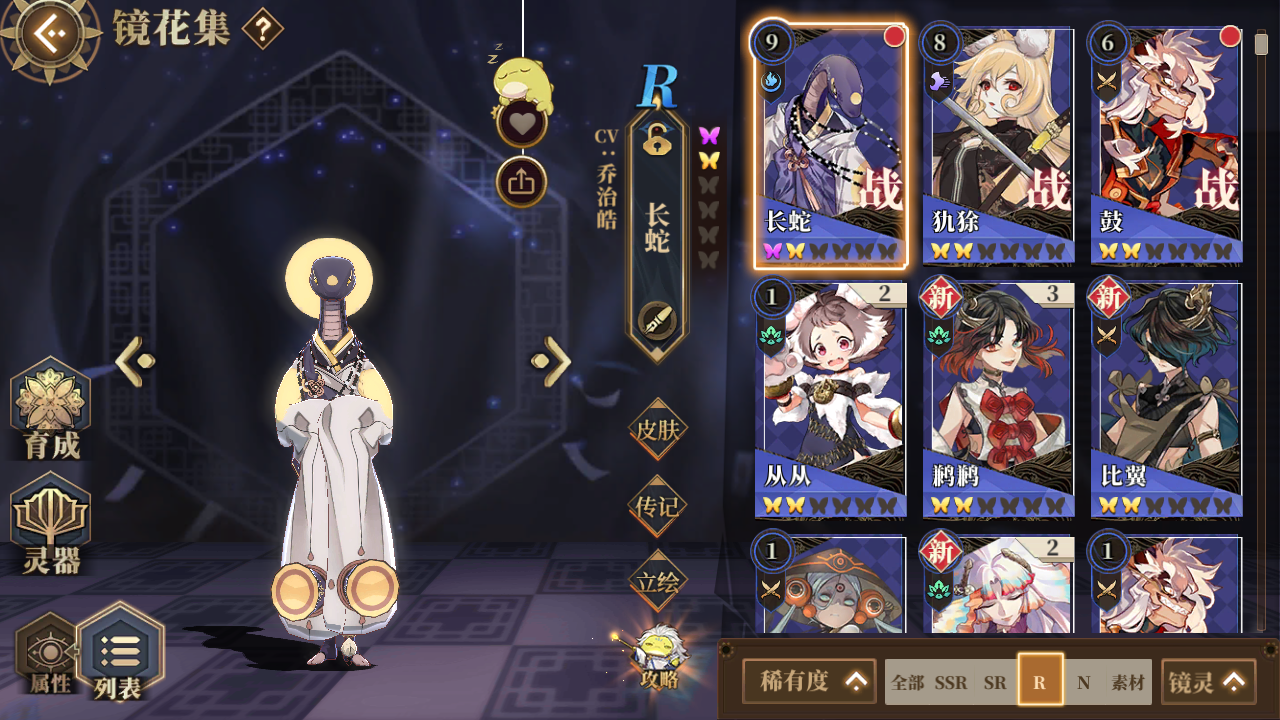The width and height of the screenshot is (1280, 720).
Task: Select the 比翼 character card
Action: pyautogui.click(x=1166, y=399)
